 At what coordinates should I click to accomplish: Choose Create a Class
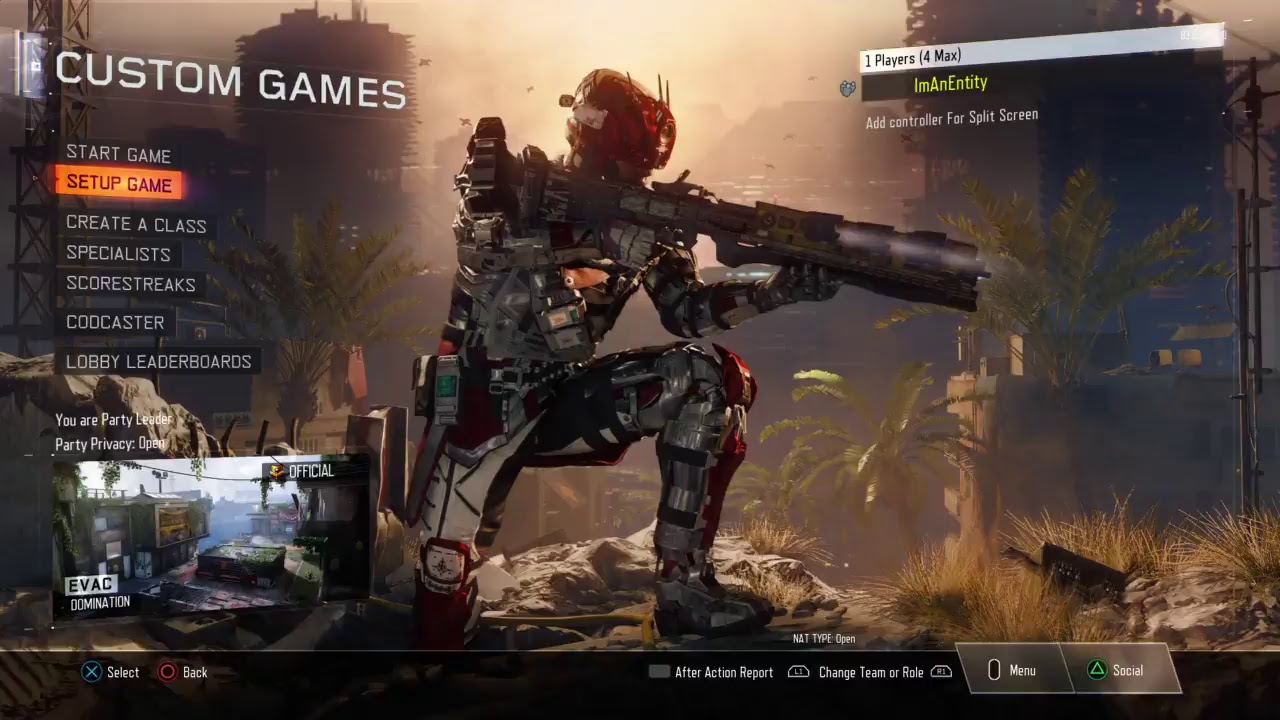click(136, 225)
